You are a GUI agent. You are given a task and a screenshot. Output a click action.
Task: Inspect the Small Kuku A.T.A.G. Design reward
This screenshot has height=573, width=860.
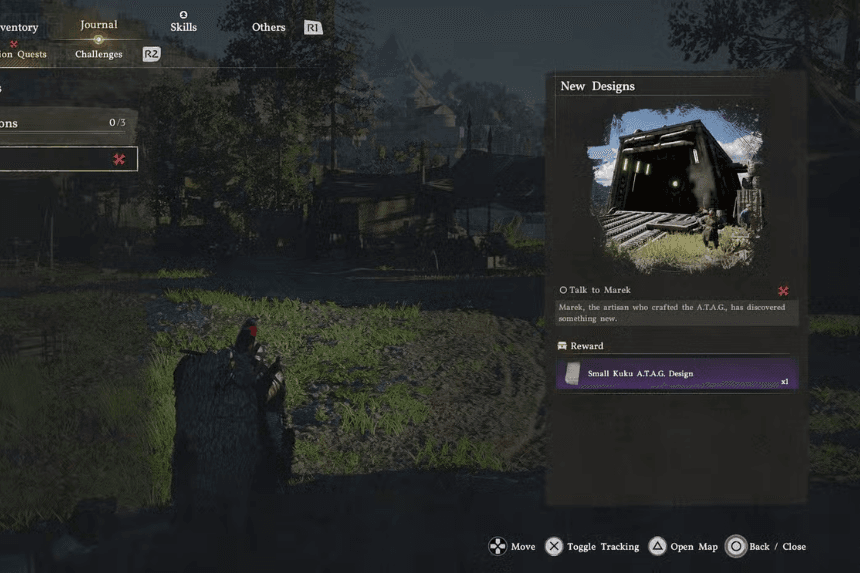click(x=676, y=374)
